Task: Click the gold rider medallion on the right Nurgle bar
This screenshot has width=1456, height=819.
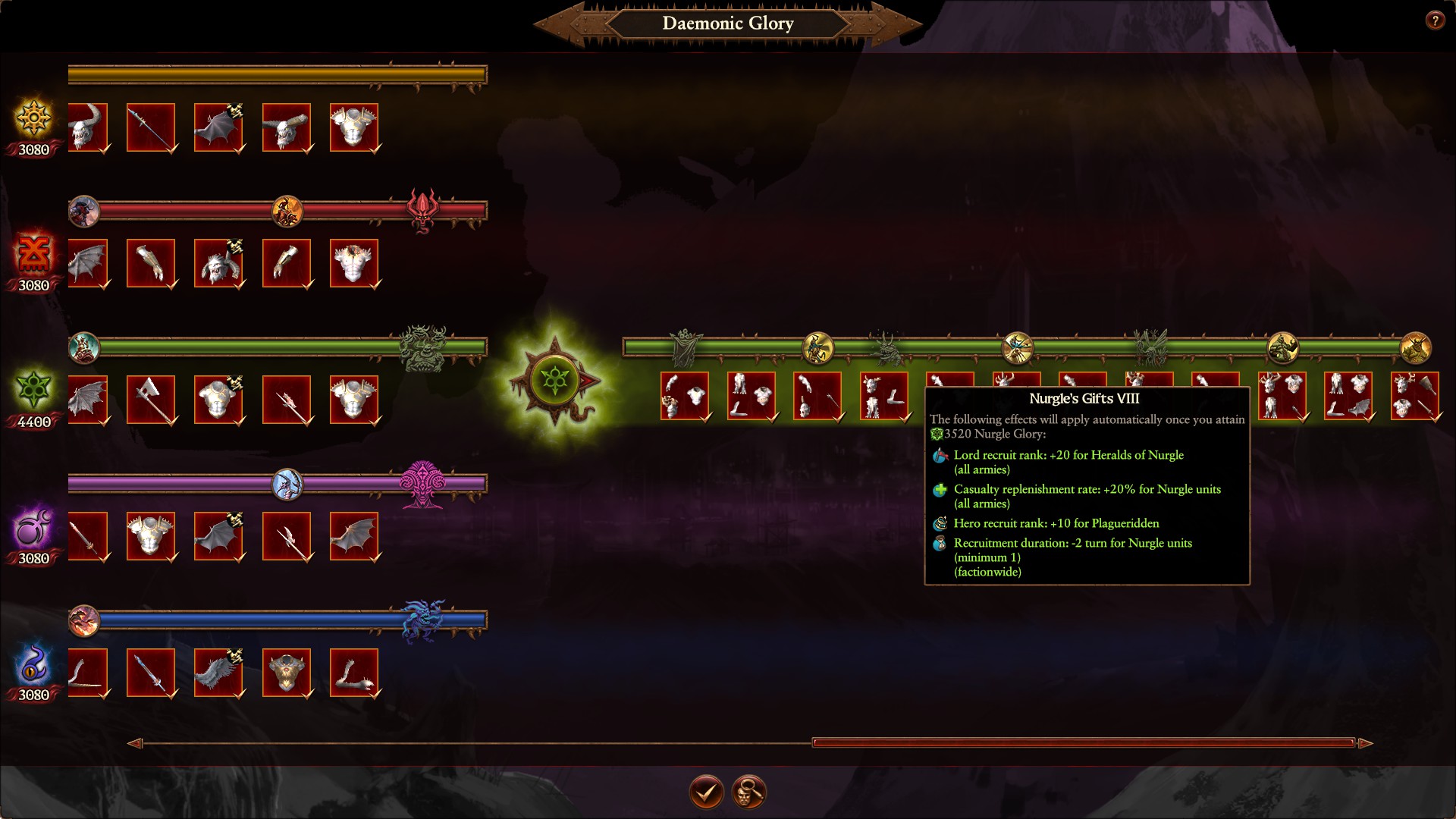Action: tap(819, 347)
